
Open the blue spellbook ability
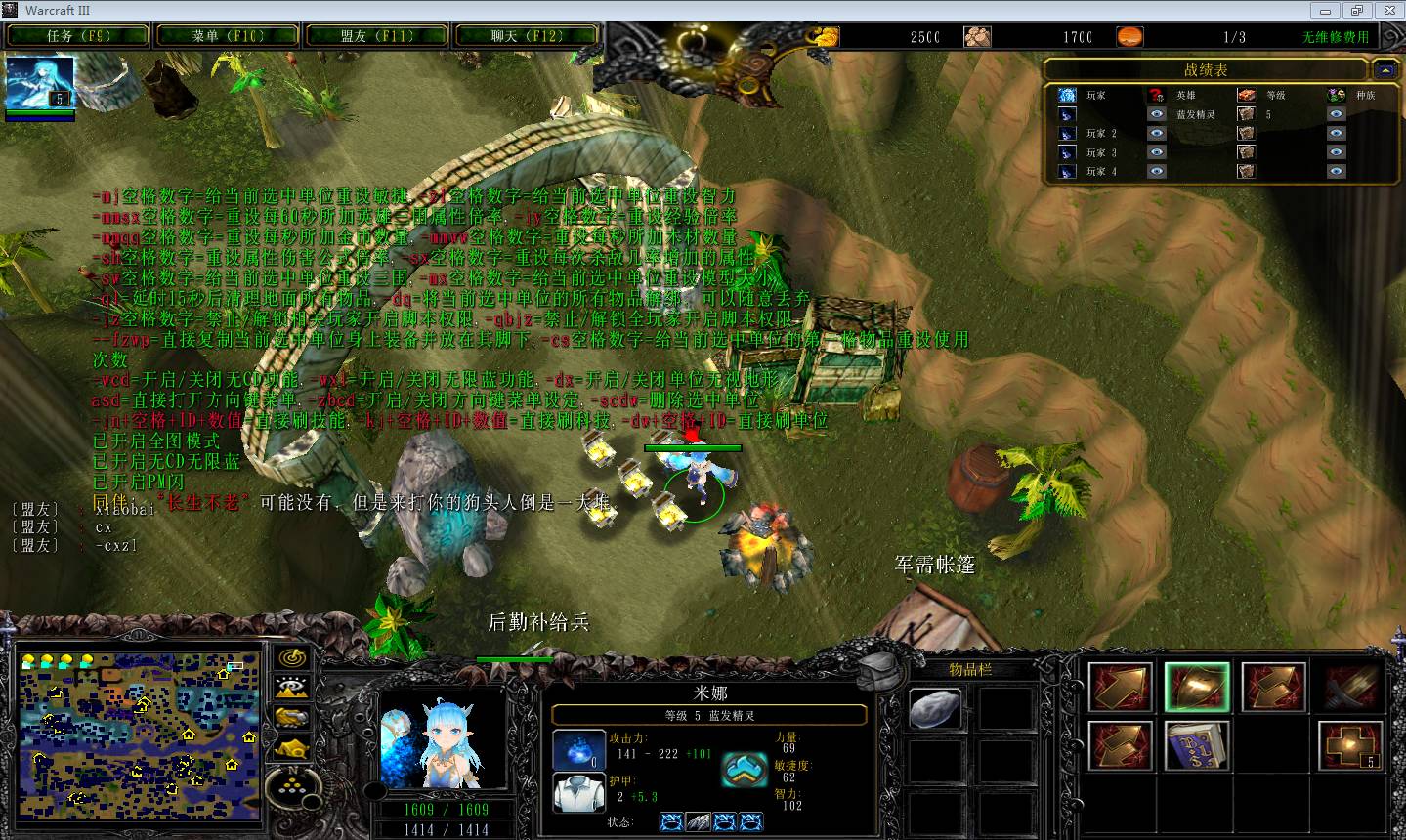(1197, 745)
